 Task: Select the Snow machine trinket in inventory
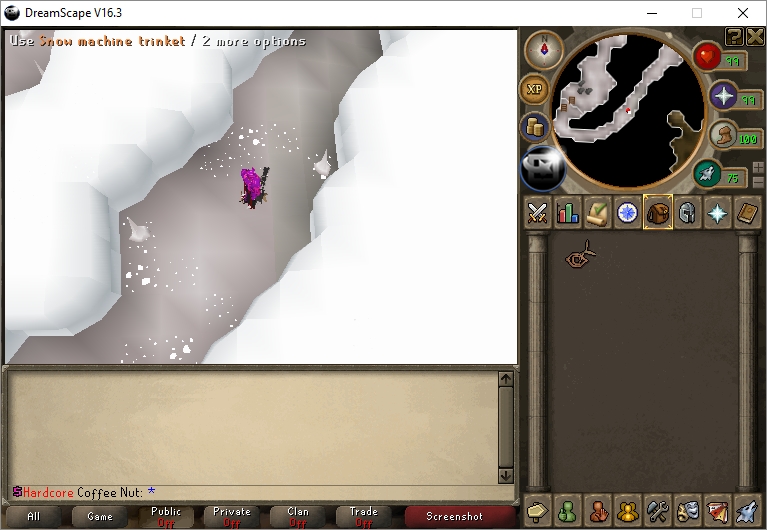pos(578,257)
